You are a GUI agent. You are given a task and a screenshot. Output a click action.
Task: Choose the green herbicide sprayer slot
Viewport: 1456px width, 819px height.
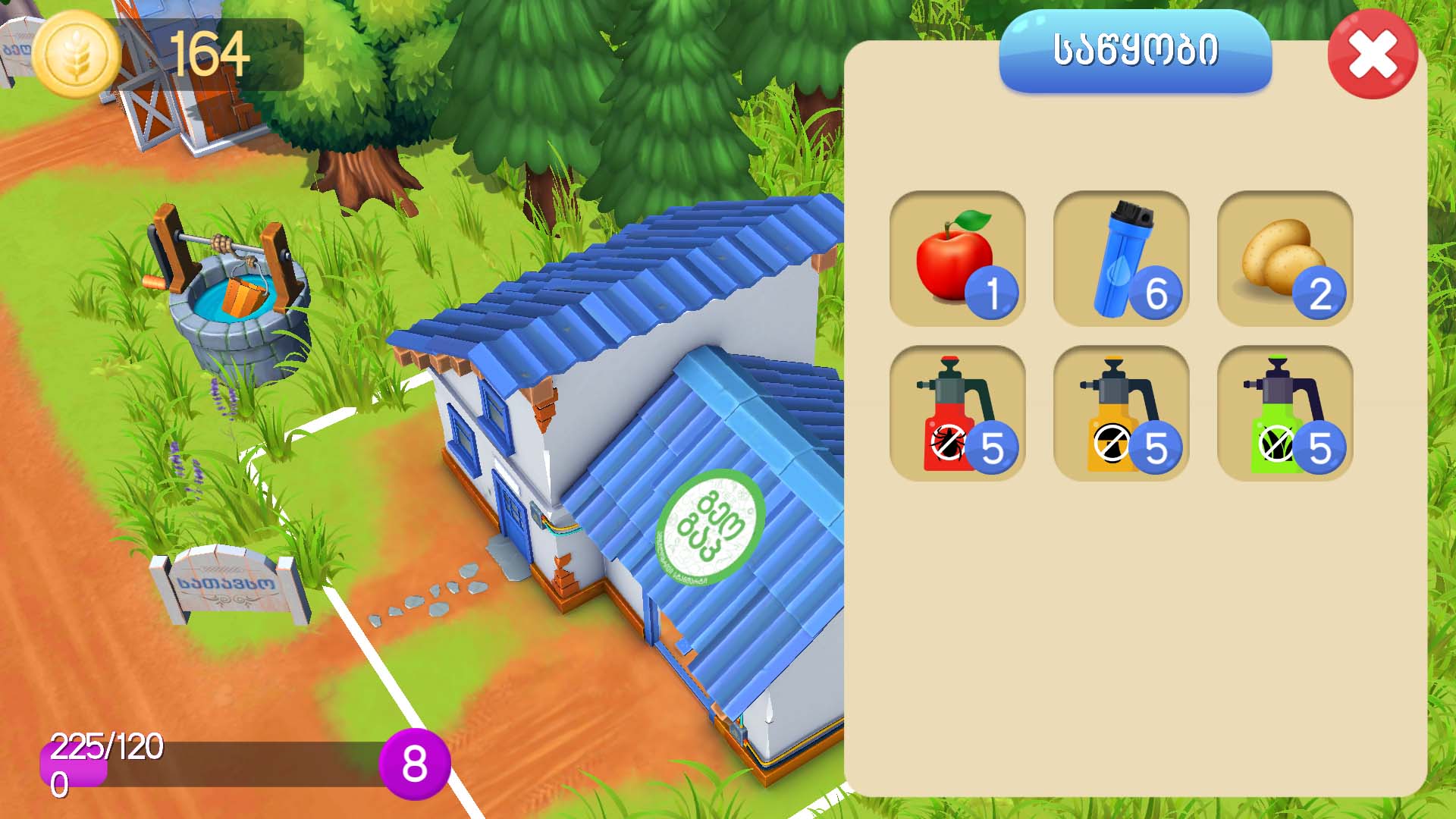(x=1285, y=413)
